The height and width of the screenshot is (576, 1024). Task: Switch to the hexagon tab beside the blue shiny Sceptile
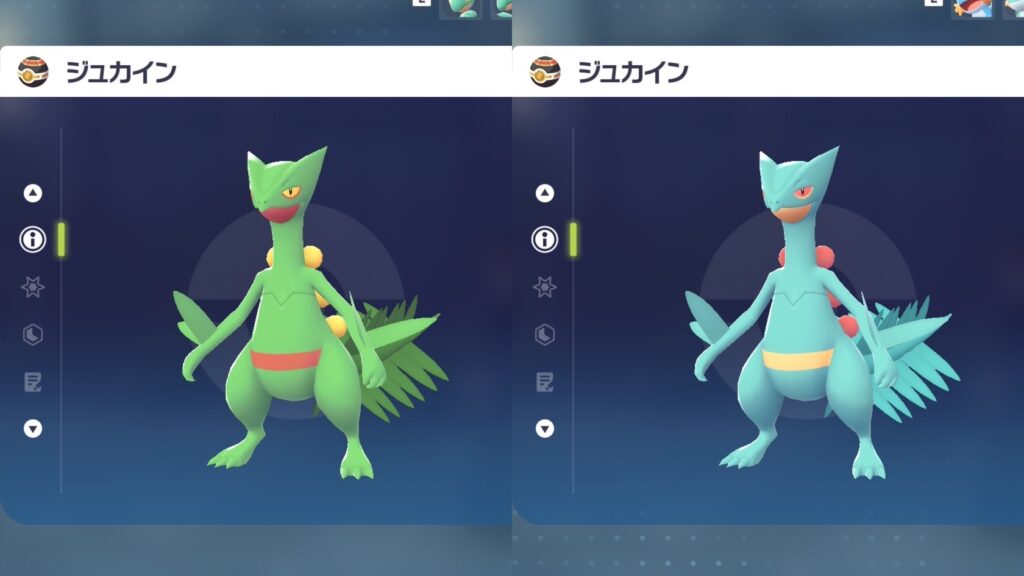coord(545,334)
